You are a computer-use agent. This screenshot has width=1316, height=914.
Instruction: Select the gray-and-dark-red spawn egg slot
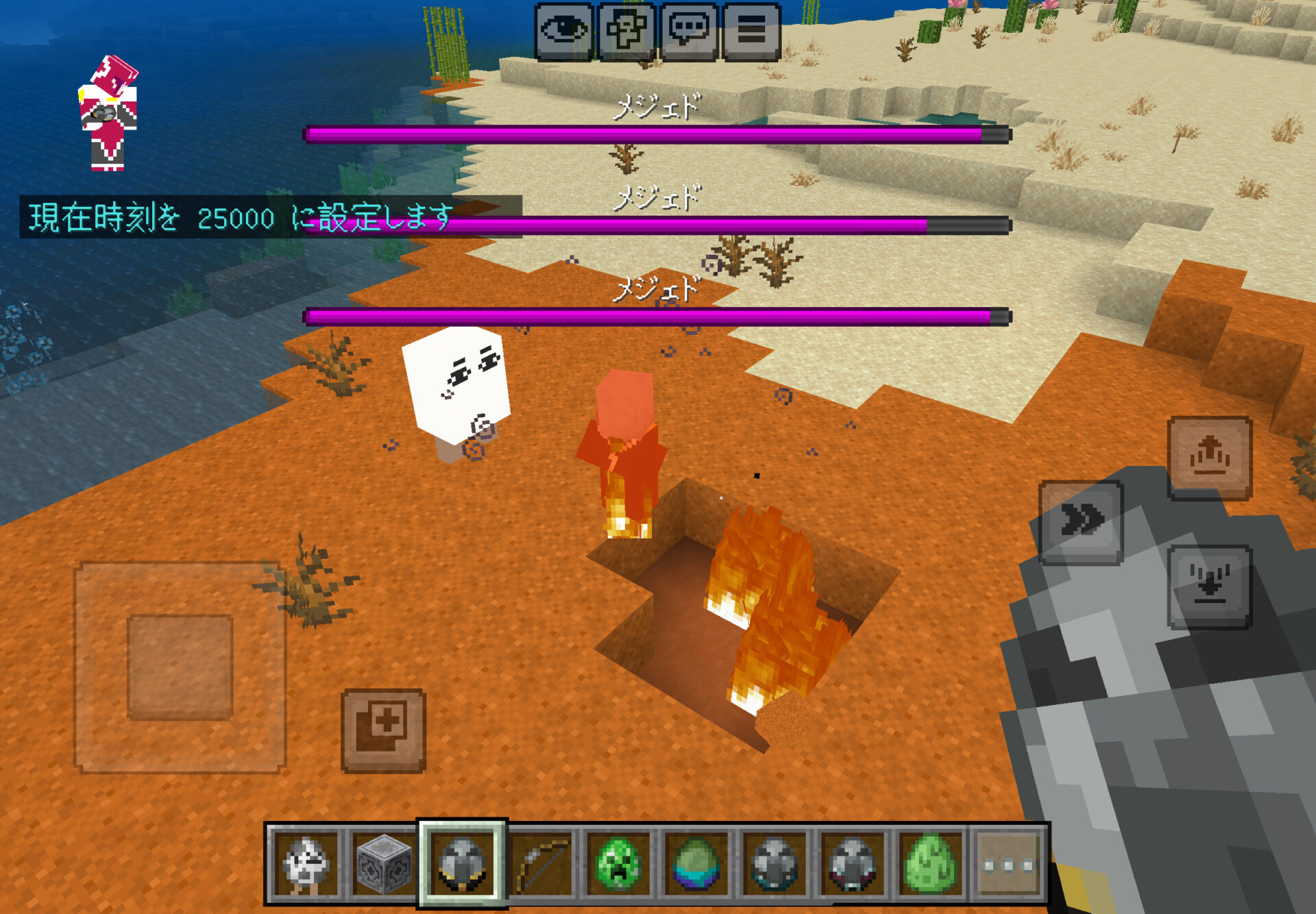pos(852,865)
